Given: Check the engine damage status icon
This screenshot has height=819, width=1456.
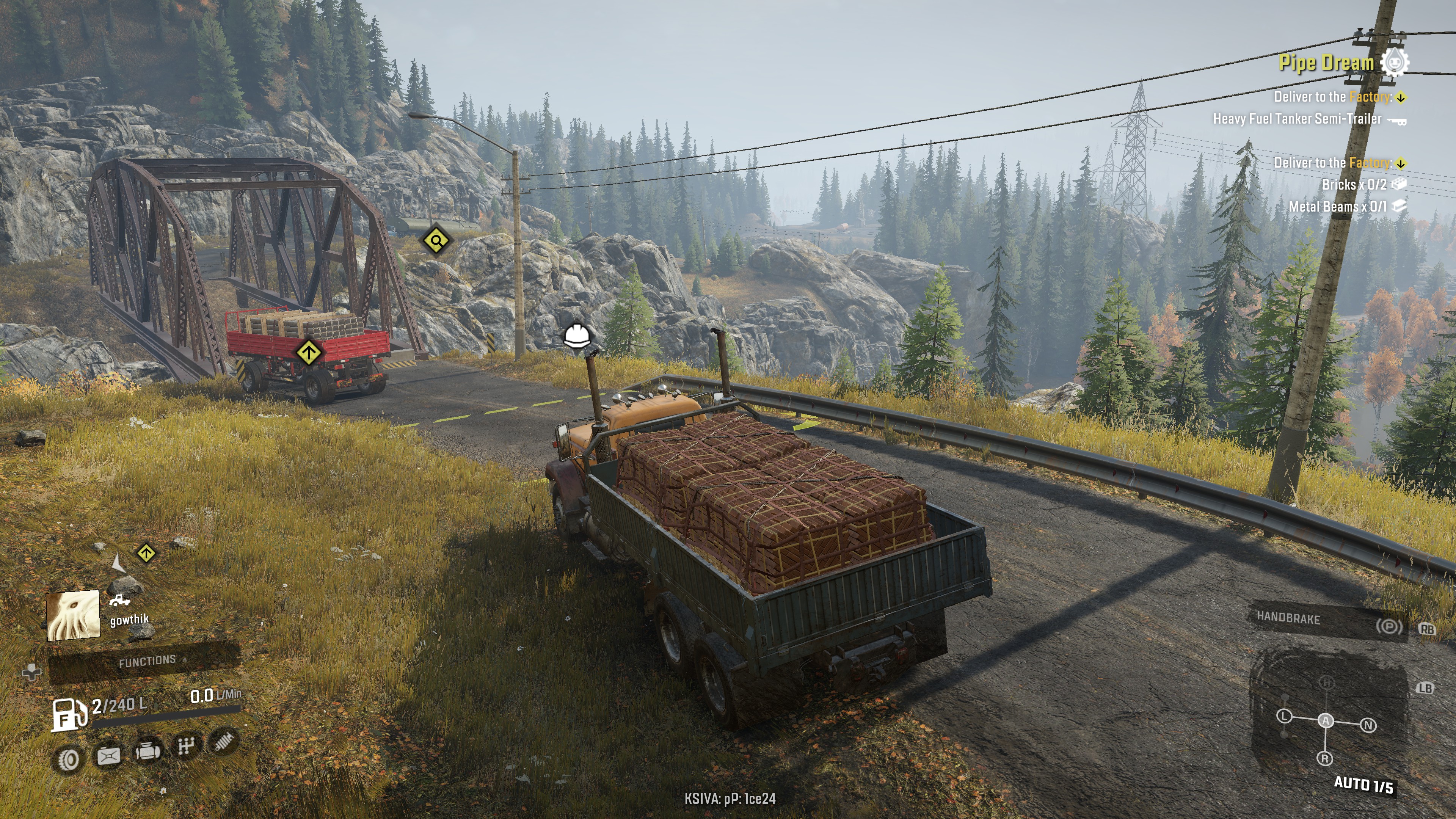Looking at the screenshot, I should [147, 751].
